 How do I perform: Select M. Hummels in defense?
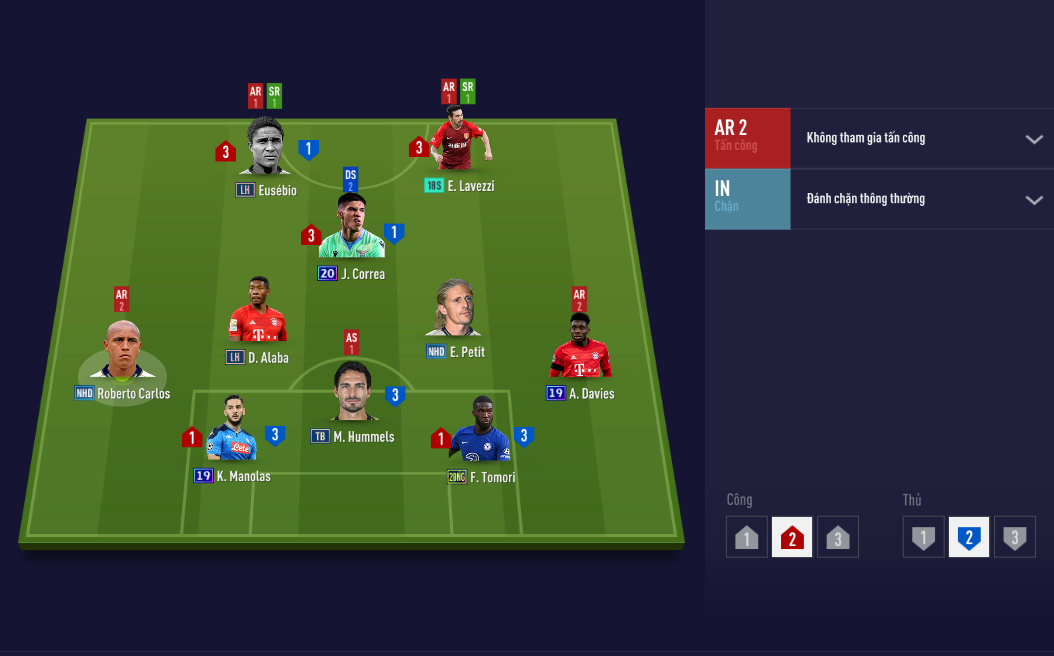tap(353, 394)
